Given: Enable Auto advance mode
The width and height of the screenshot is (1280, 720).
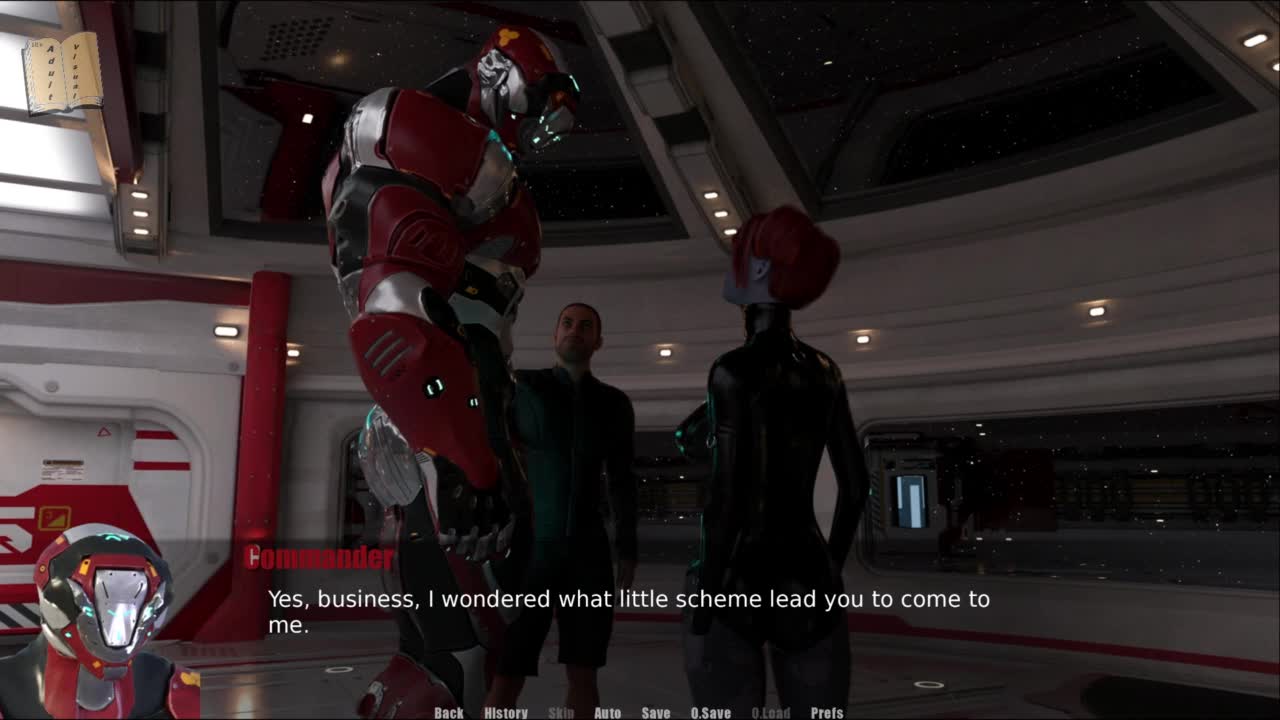Looking at the screenshot, I should click(x=608, y=713).
